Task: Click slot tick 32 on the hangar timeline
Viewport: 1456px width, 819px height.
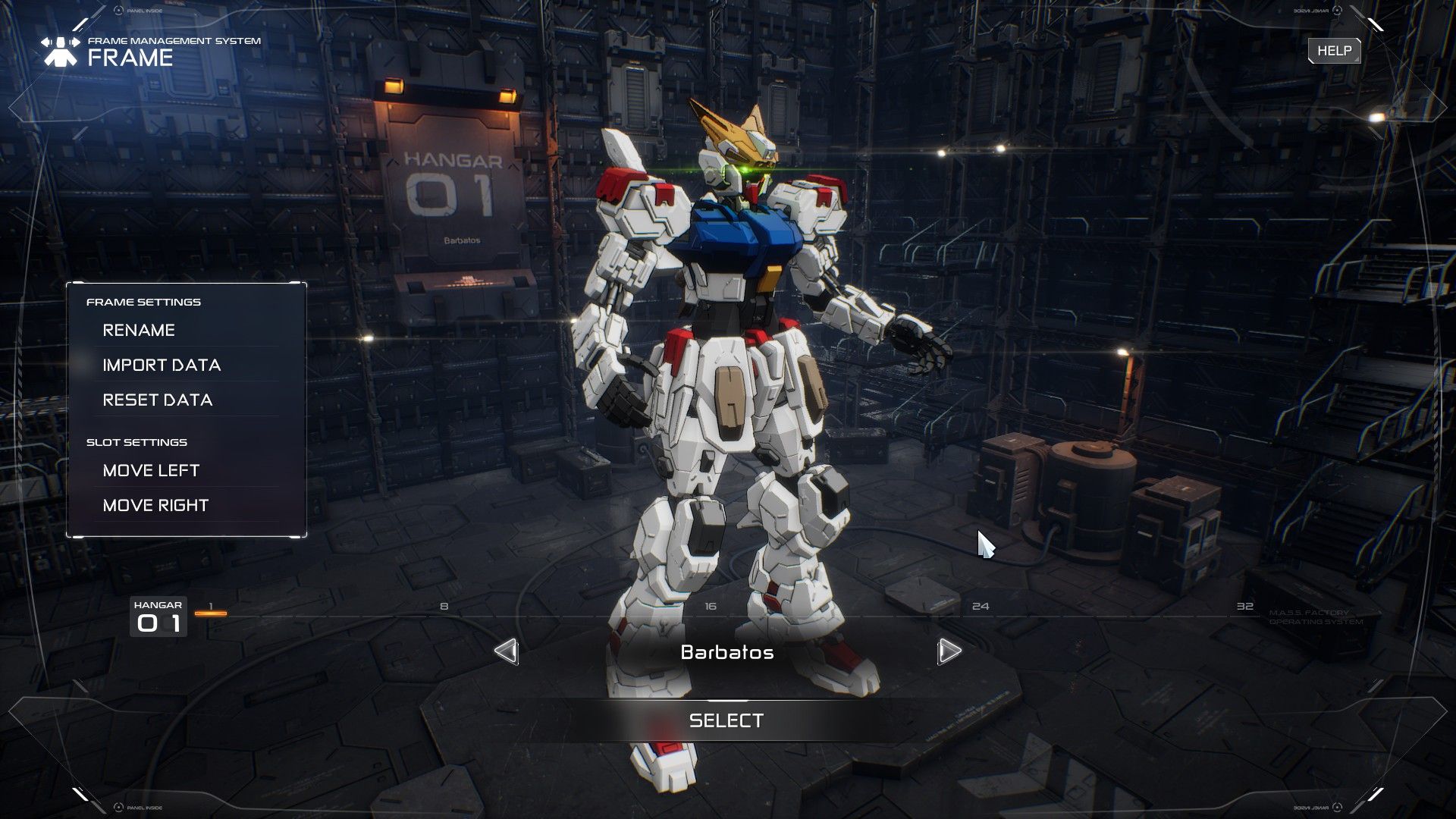Action: (1244, 606)
